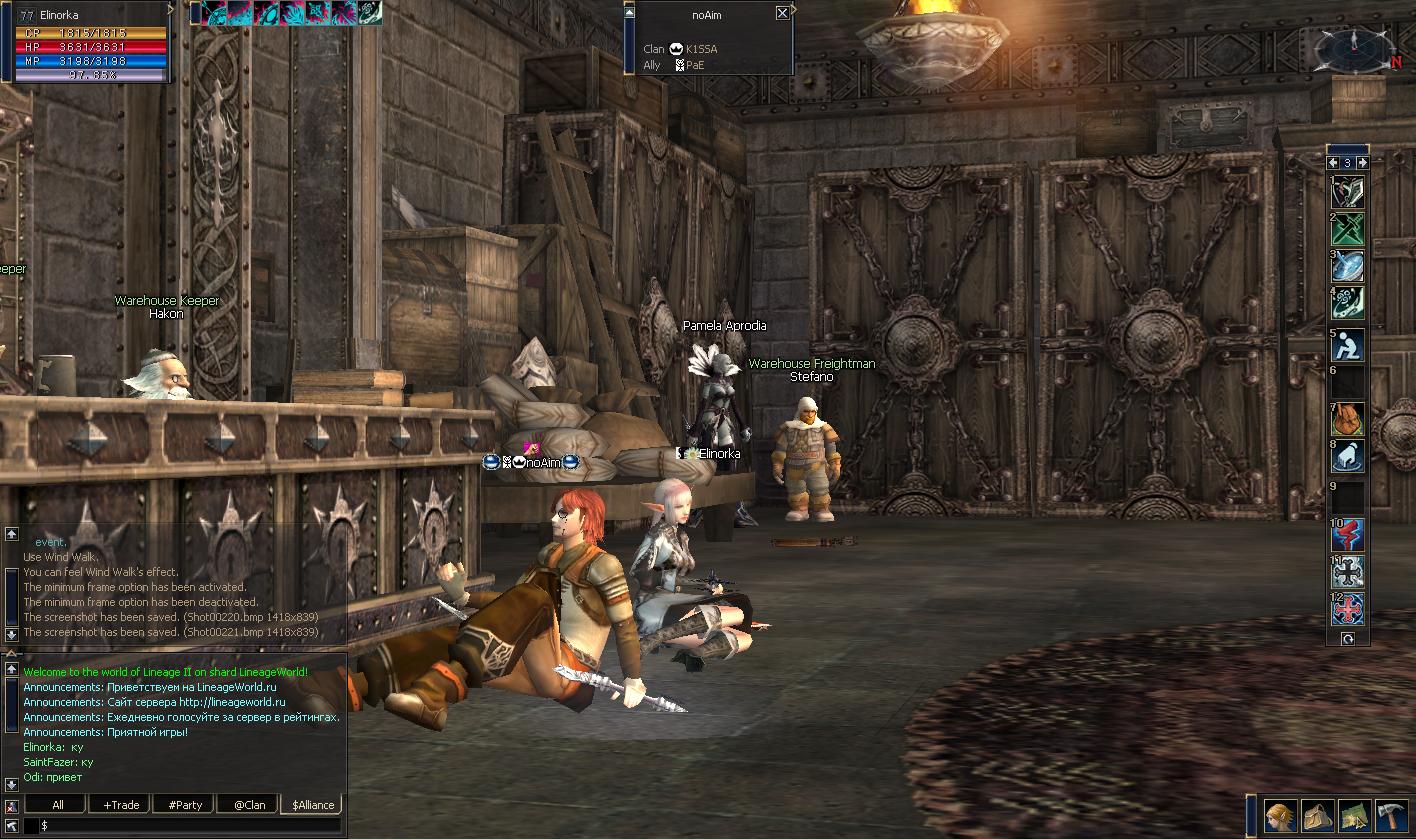The height and width of the screenshot is (839, 1416).
Task: Close the noAim target window
Action: coord(782,13)
